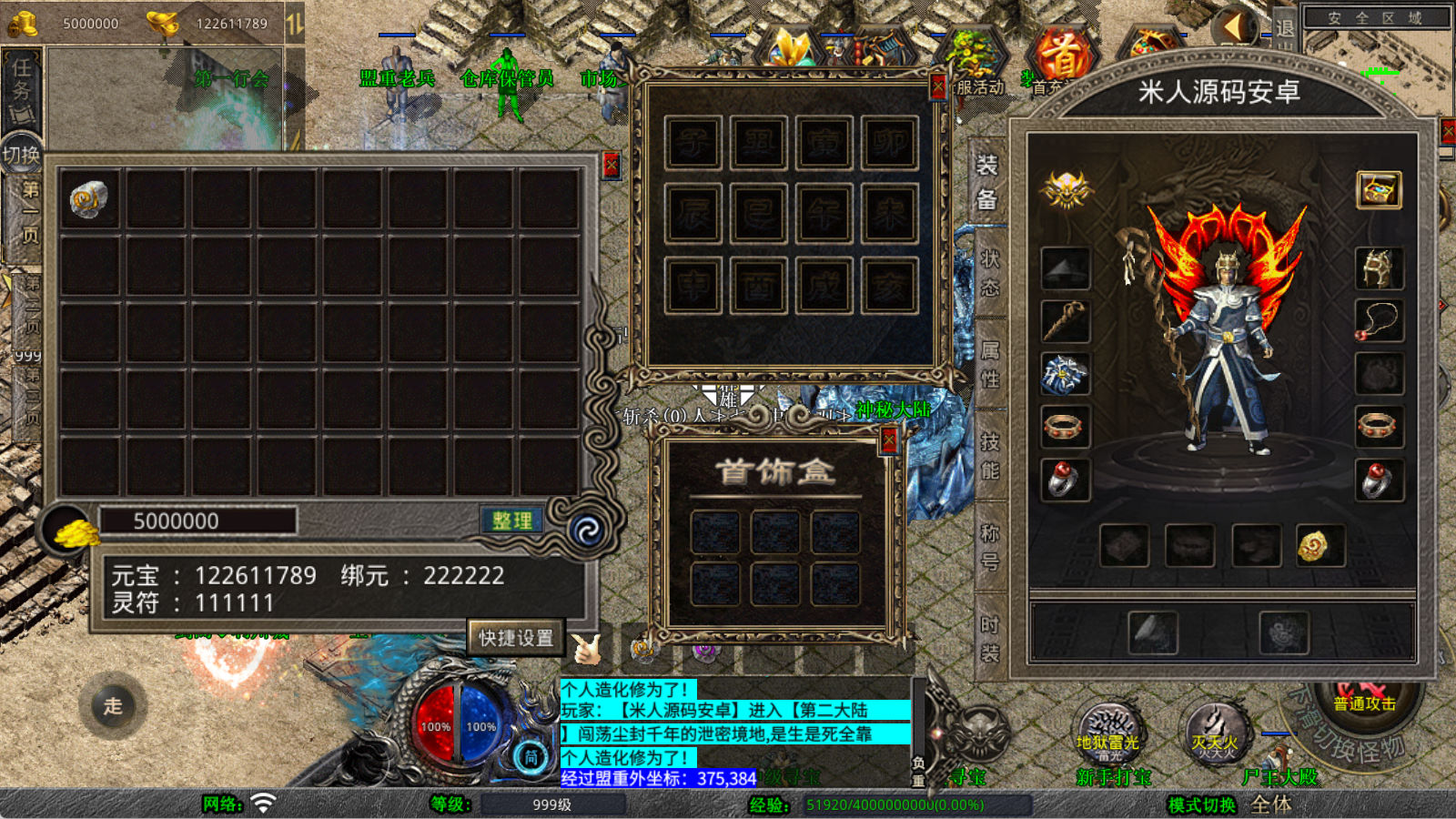
Task: Click the 模式切换 attack mode switch
Action: (1202, 804)
